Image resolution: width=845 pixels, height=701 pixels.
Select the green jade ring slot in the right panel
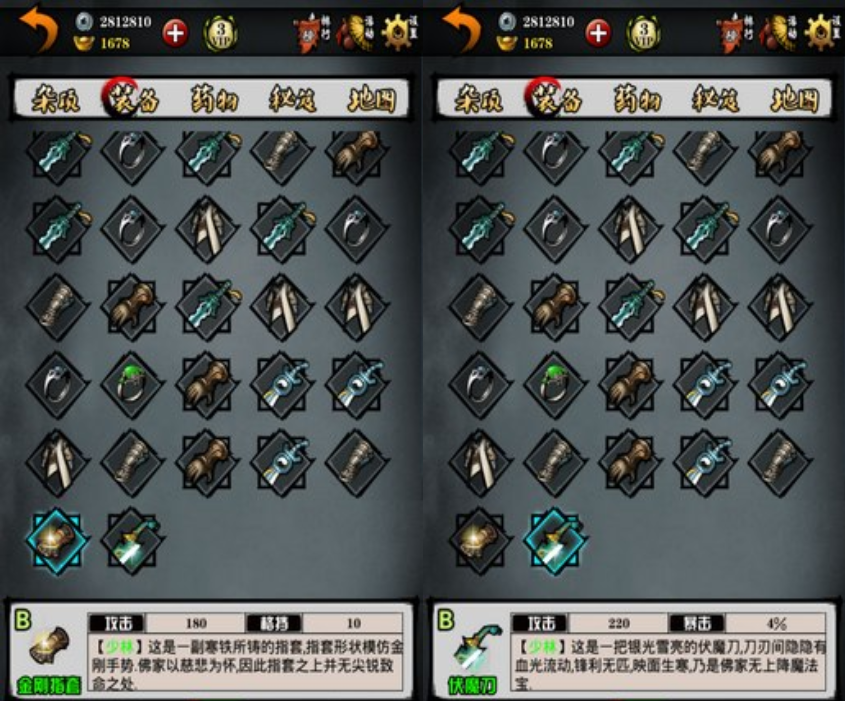tap(556, 383)
